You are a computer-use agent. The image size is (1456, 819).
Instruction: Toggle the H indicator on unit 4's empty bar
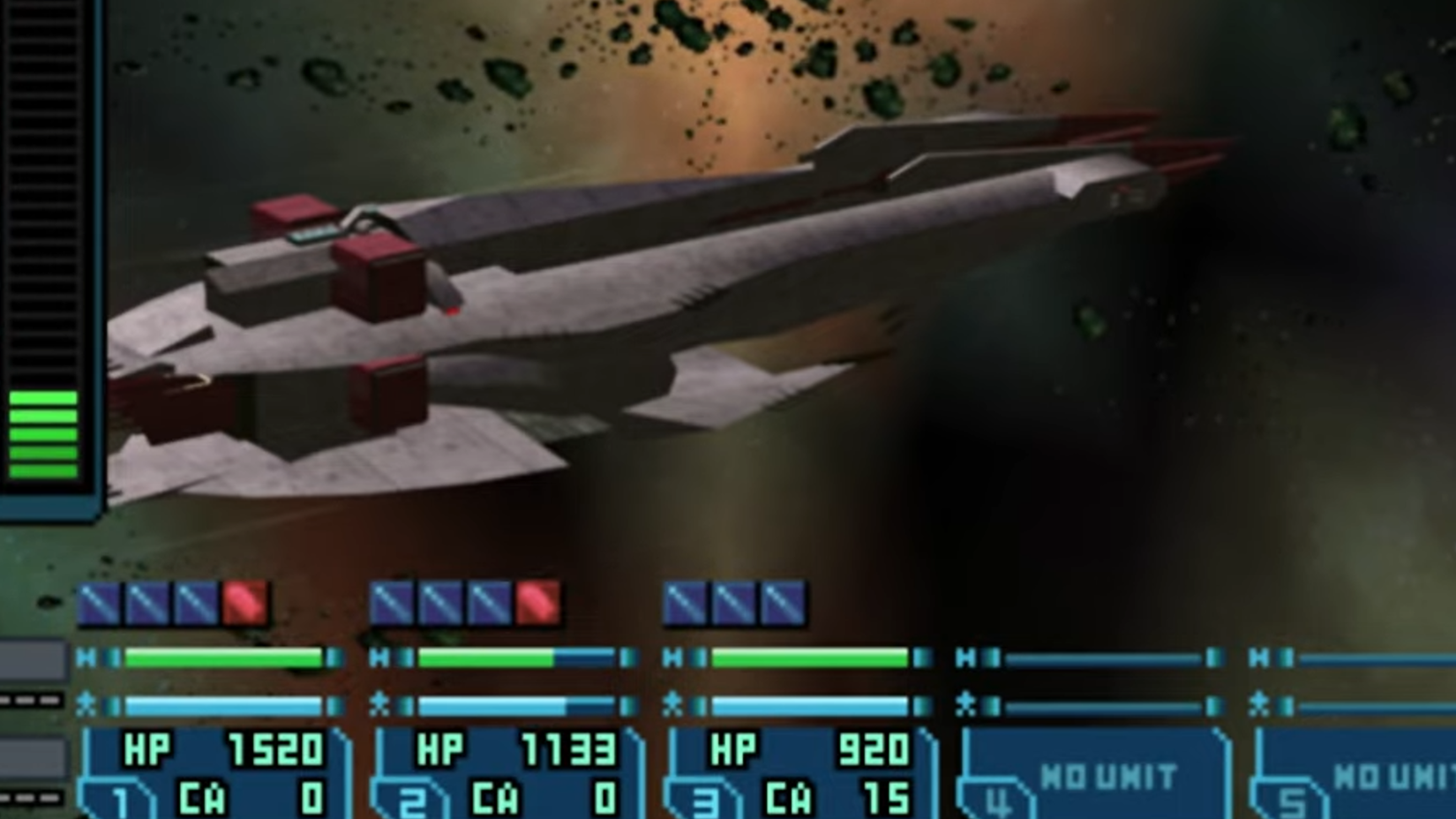tap(967, 657)
